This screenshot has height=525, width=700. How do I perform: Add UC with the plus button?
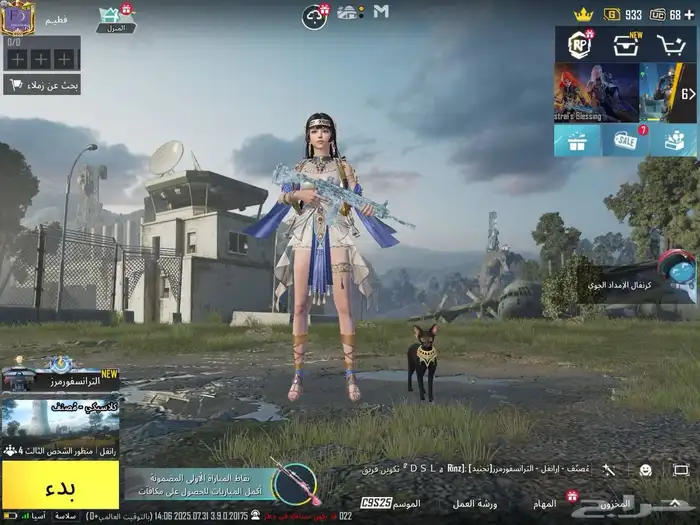pos(689,14)
